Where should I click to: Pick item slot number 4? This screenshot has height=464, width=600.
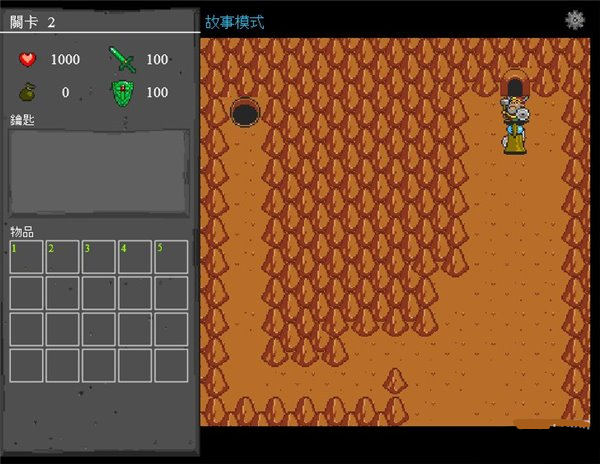[135, 257]
